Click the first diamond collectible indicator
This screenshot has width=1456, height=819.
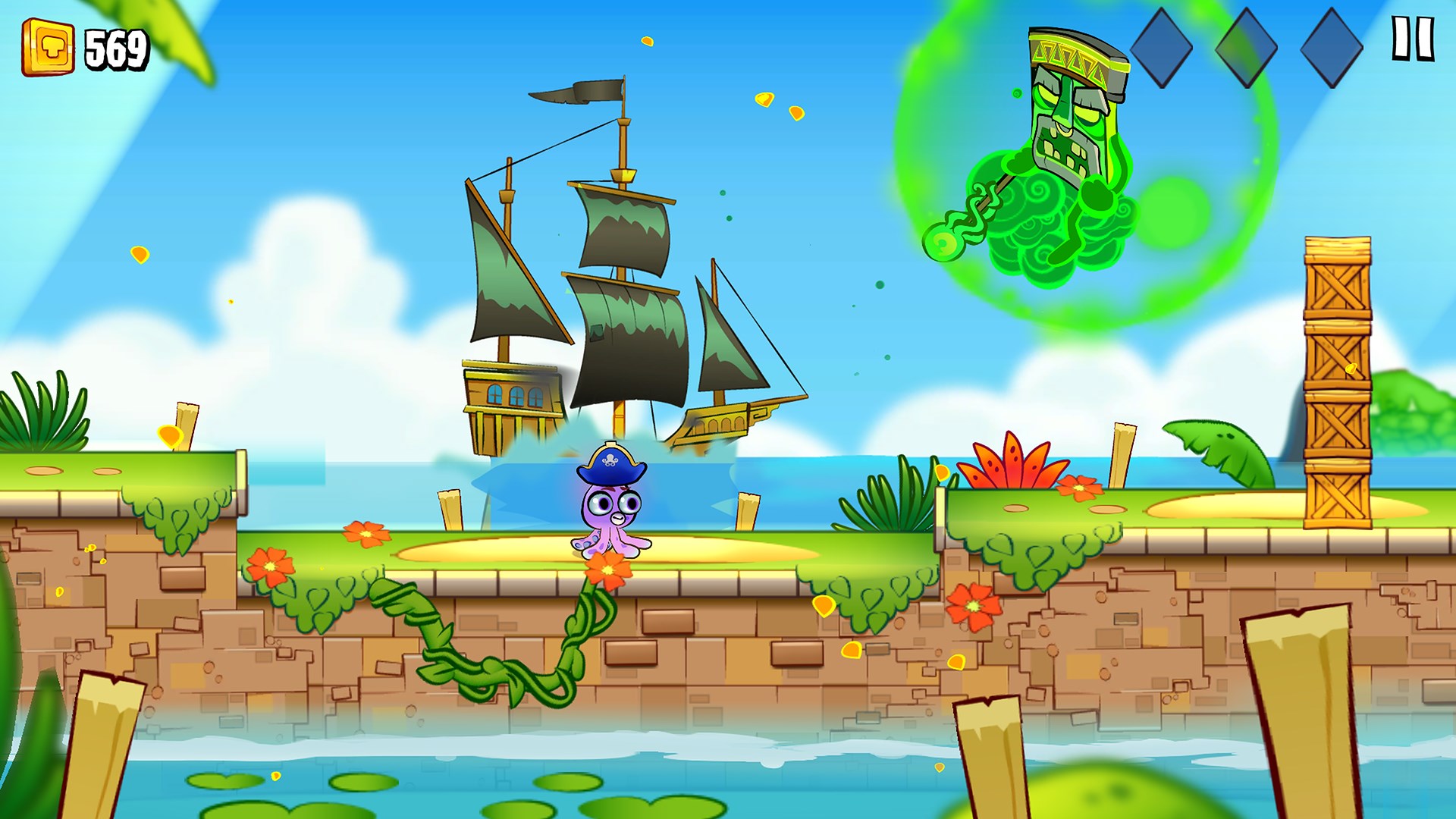click(1161, 47)
